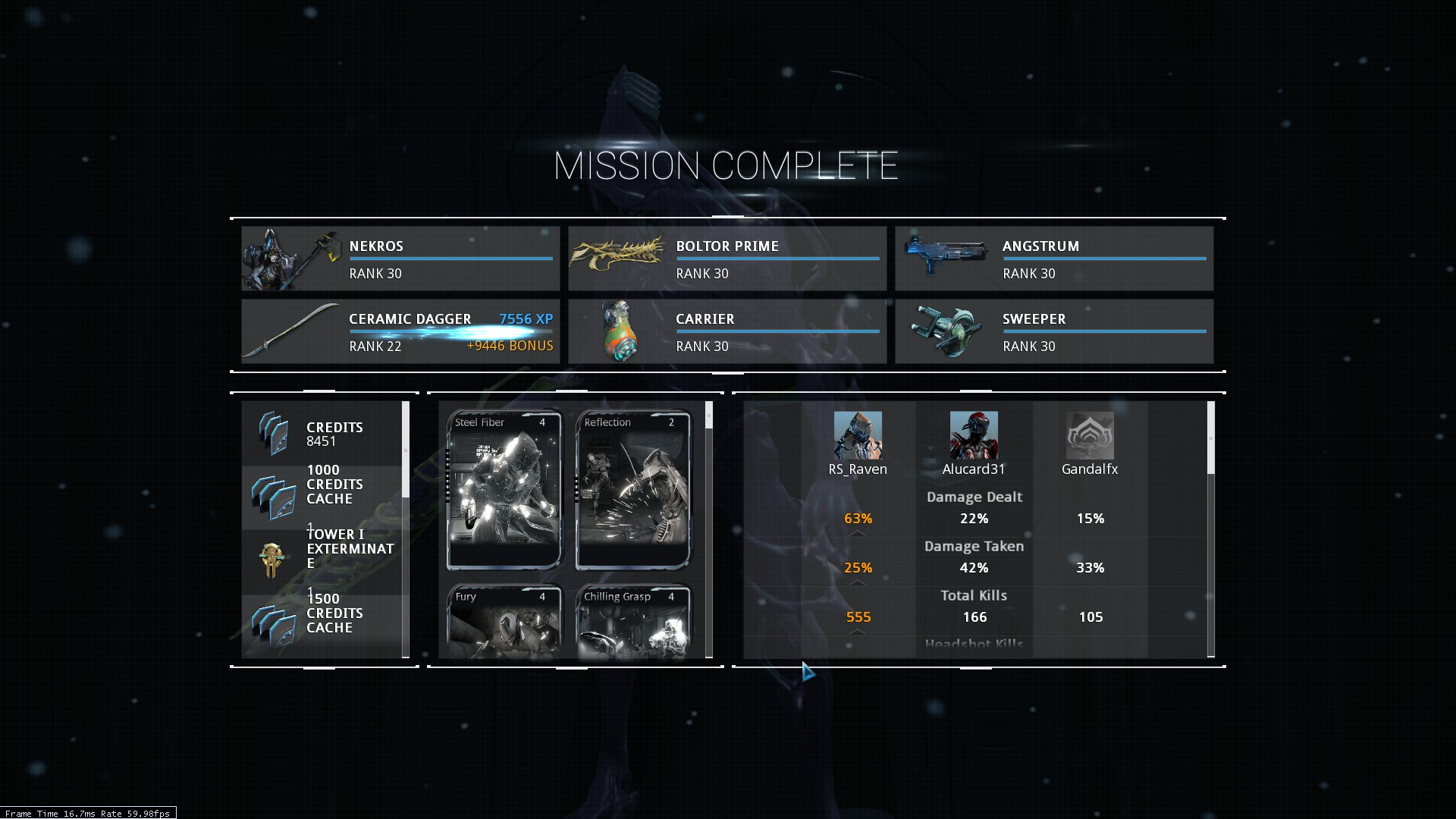Select the Credits 8451 reward row

[x=322, y=434]
